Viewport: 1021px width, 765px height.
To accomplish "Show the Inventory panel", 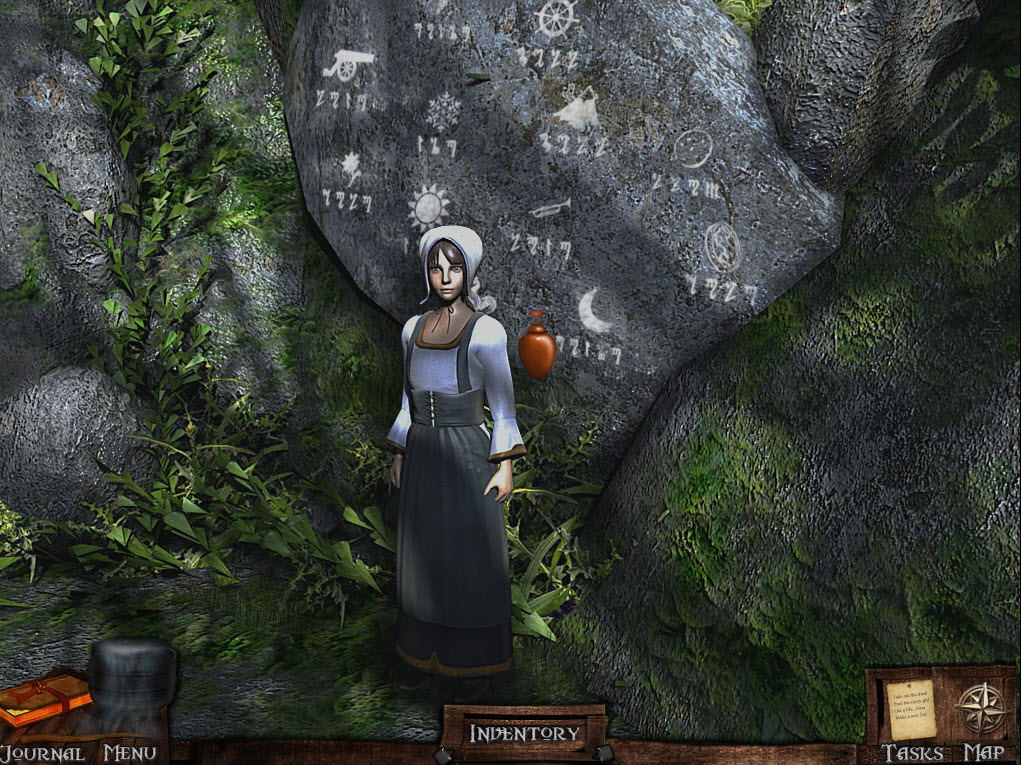I will (525, 733).
